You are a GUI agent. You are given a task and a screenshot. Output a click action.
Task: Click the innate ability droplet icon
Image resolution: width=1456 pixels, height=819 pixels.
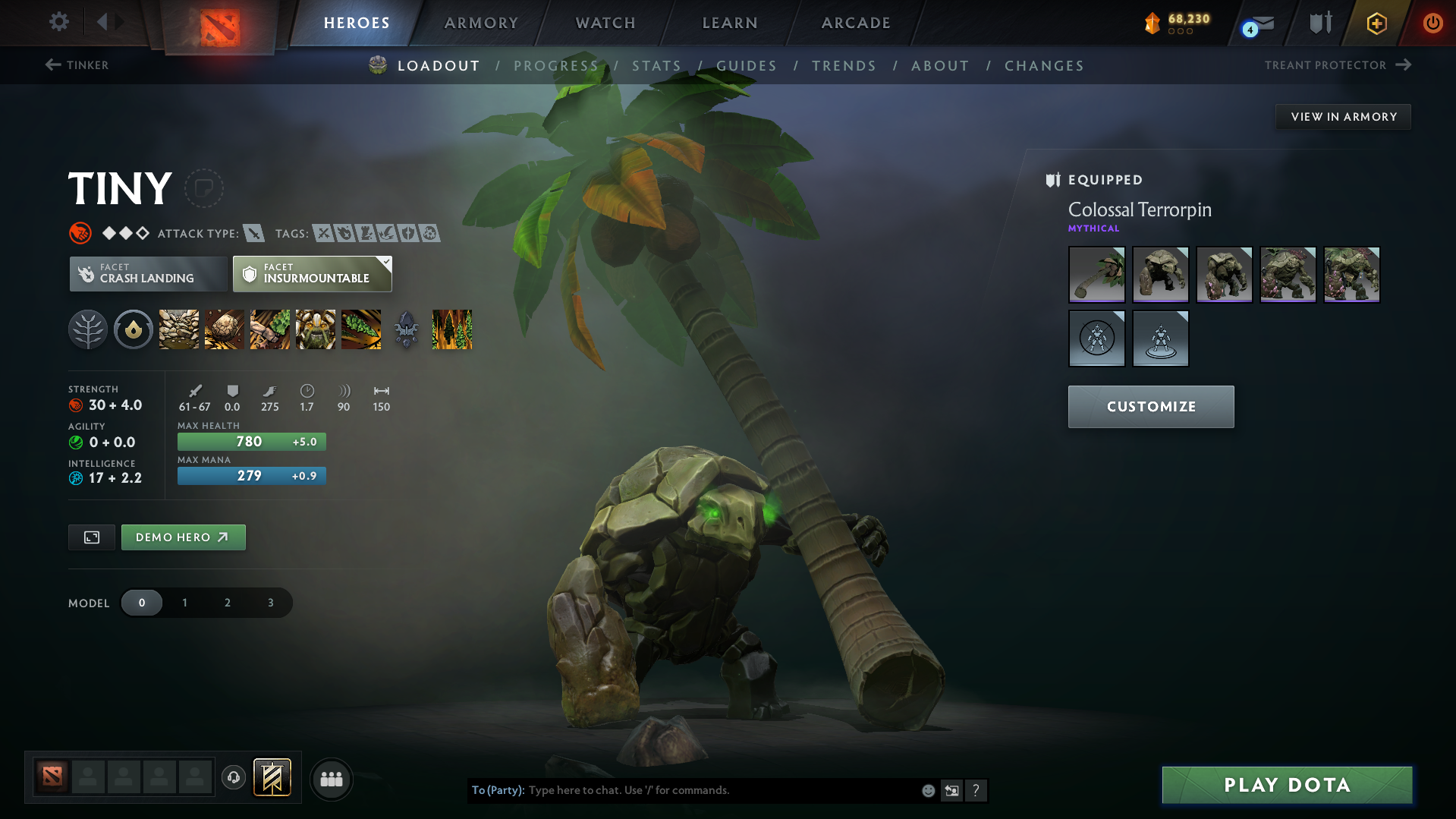click(x=134, y=329)
